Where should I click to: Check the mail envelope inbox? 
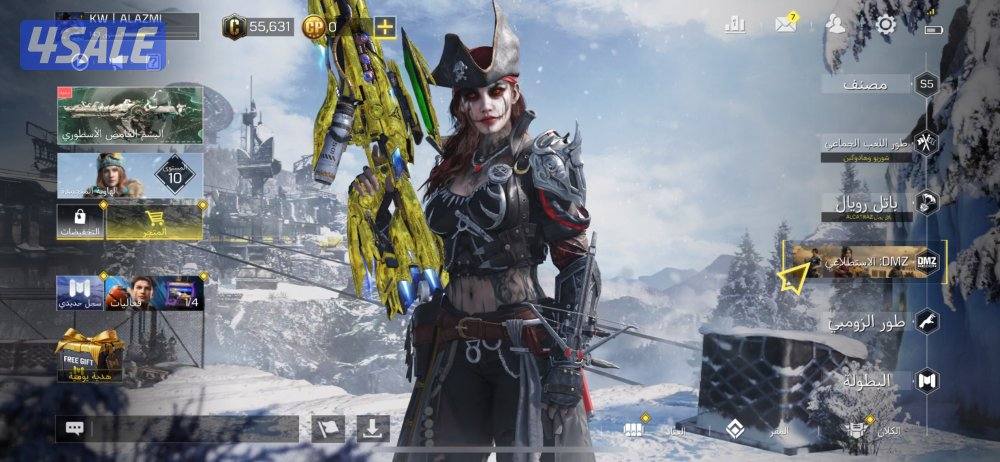[786, 25]
